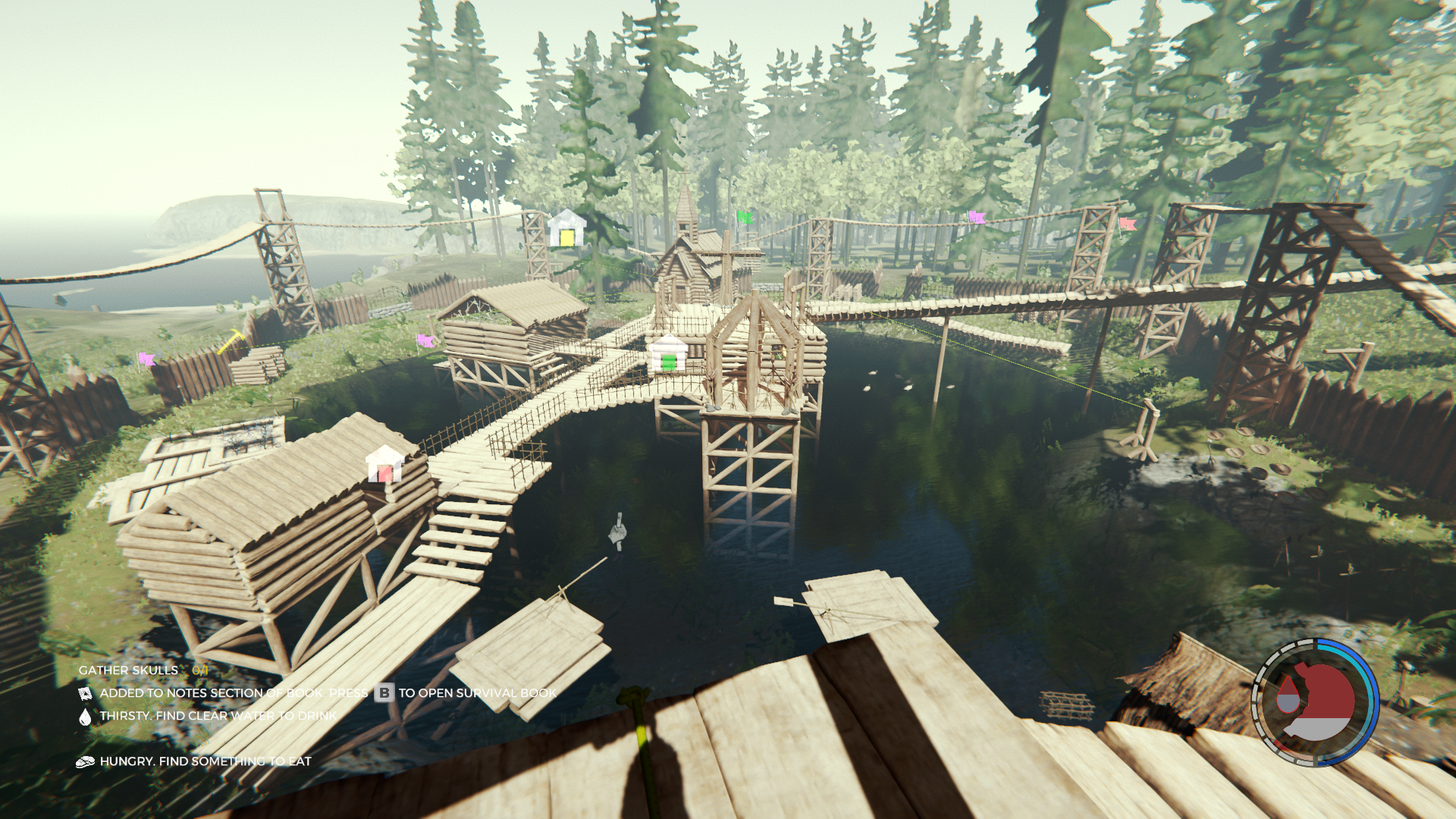
Task: Select the green home marker icon
Action: (668, 355)
